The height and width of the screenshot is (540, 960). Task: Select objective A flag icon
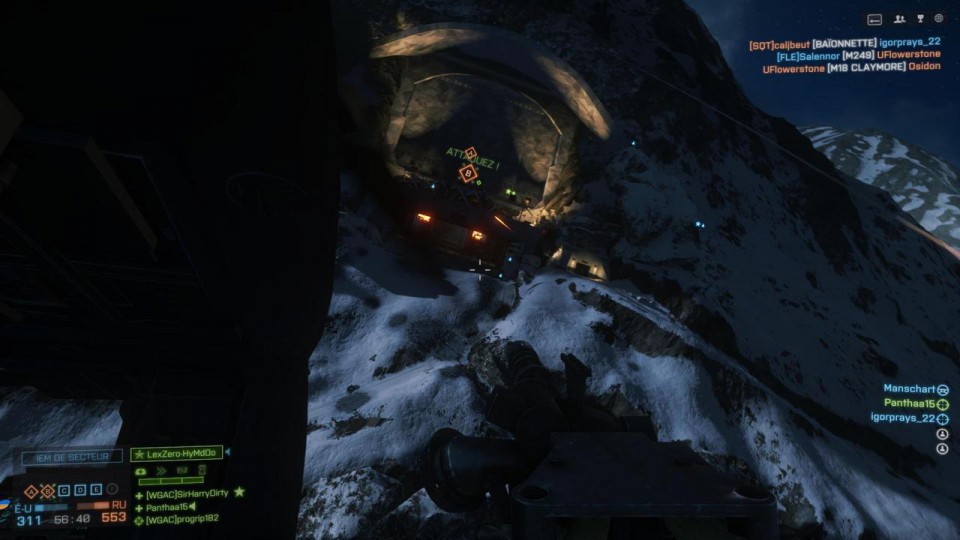coord(31,491)
